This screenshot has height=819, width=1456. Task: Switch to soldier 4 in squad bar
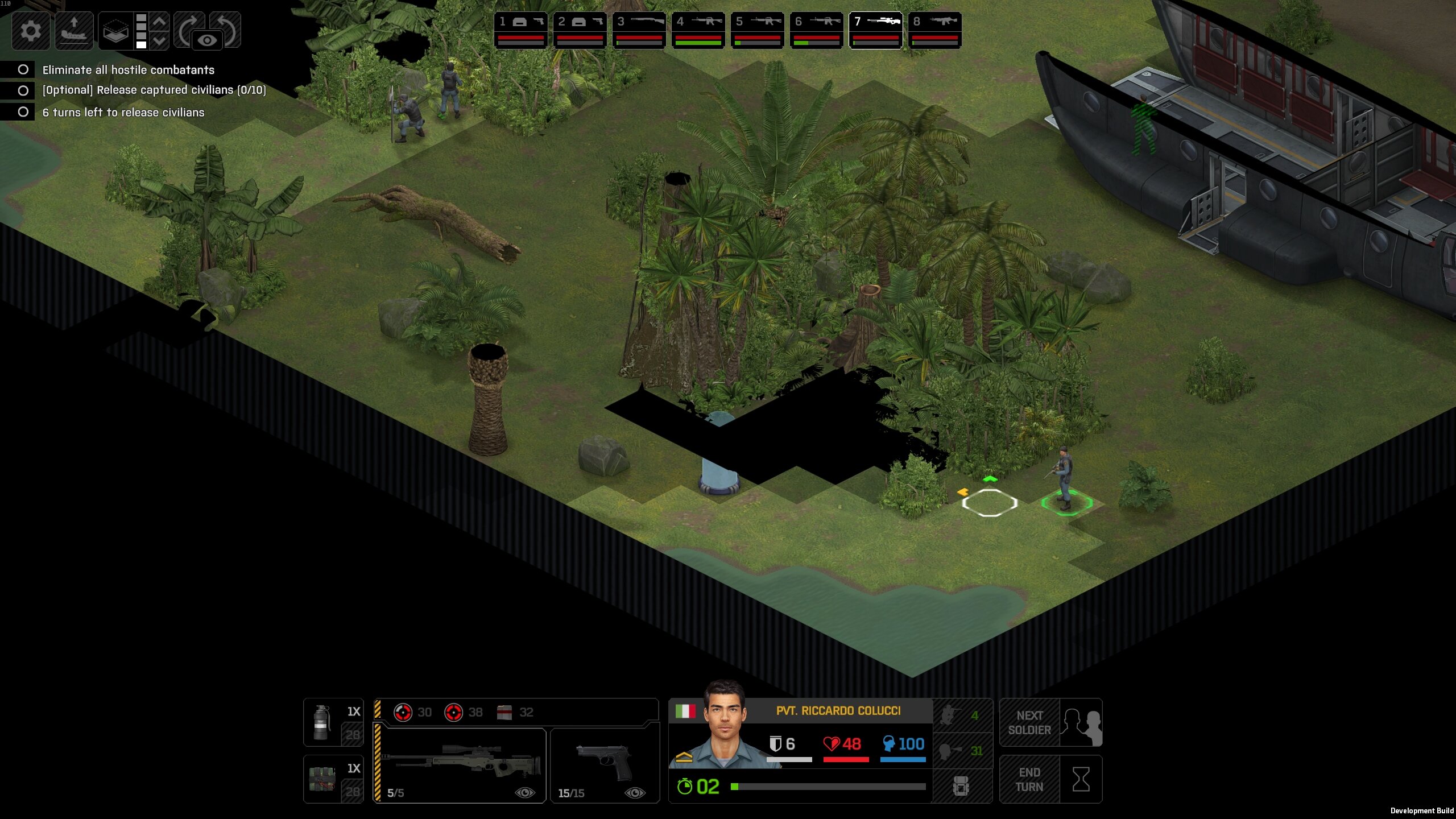(698, 30)
